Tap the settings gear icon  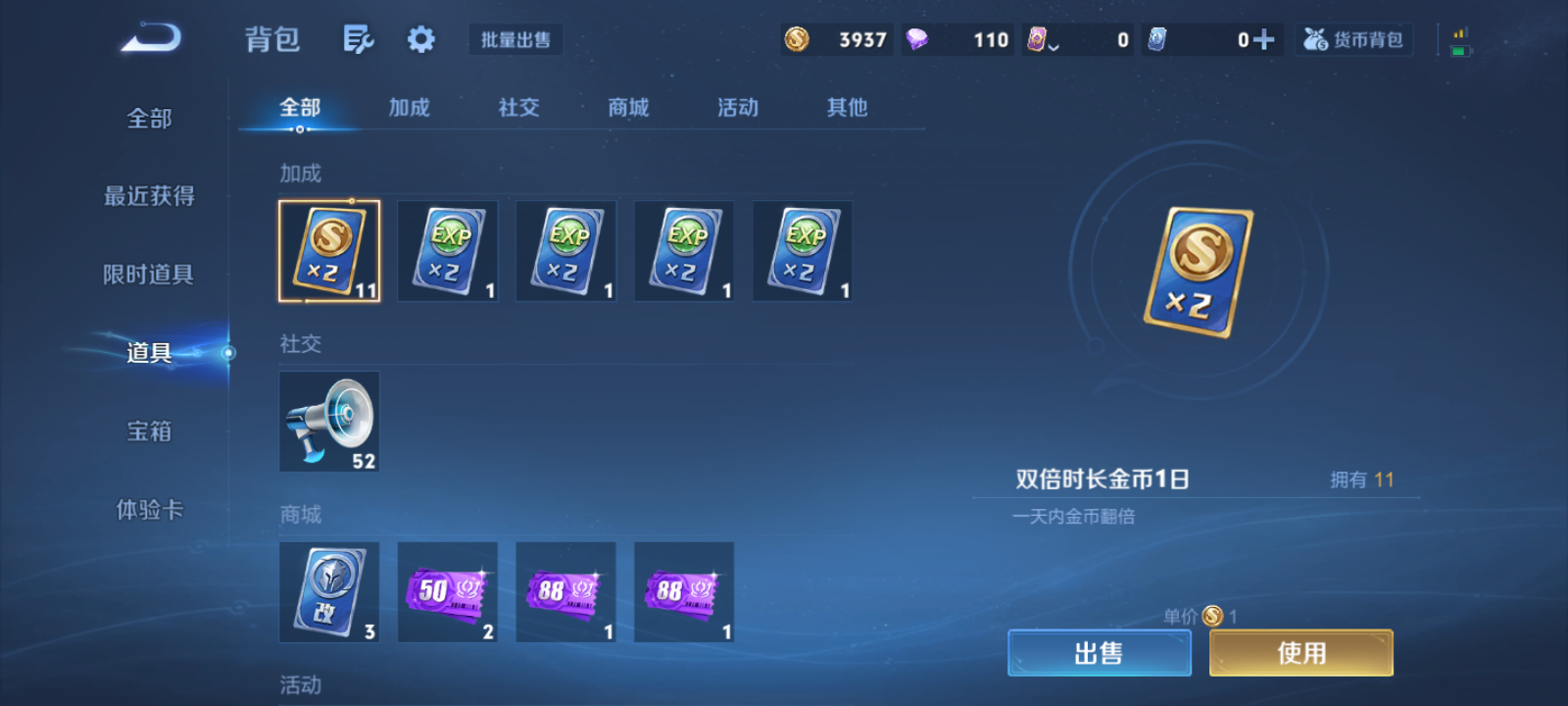[420, 39]
